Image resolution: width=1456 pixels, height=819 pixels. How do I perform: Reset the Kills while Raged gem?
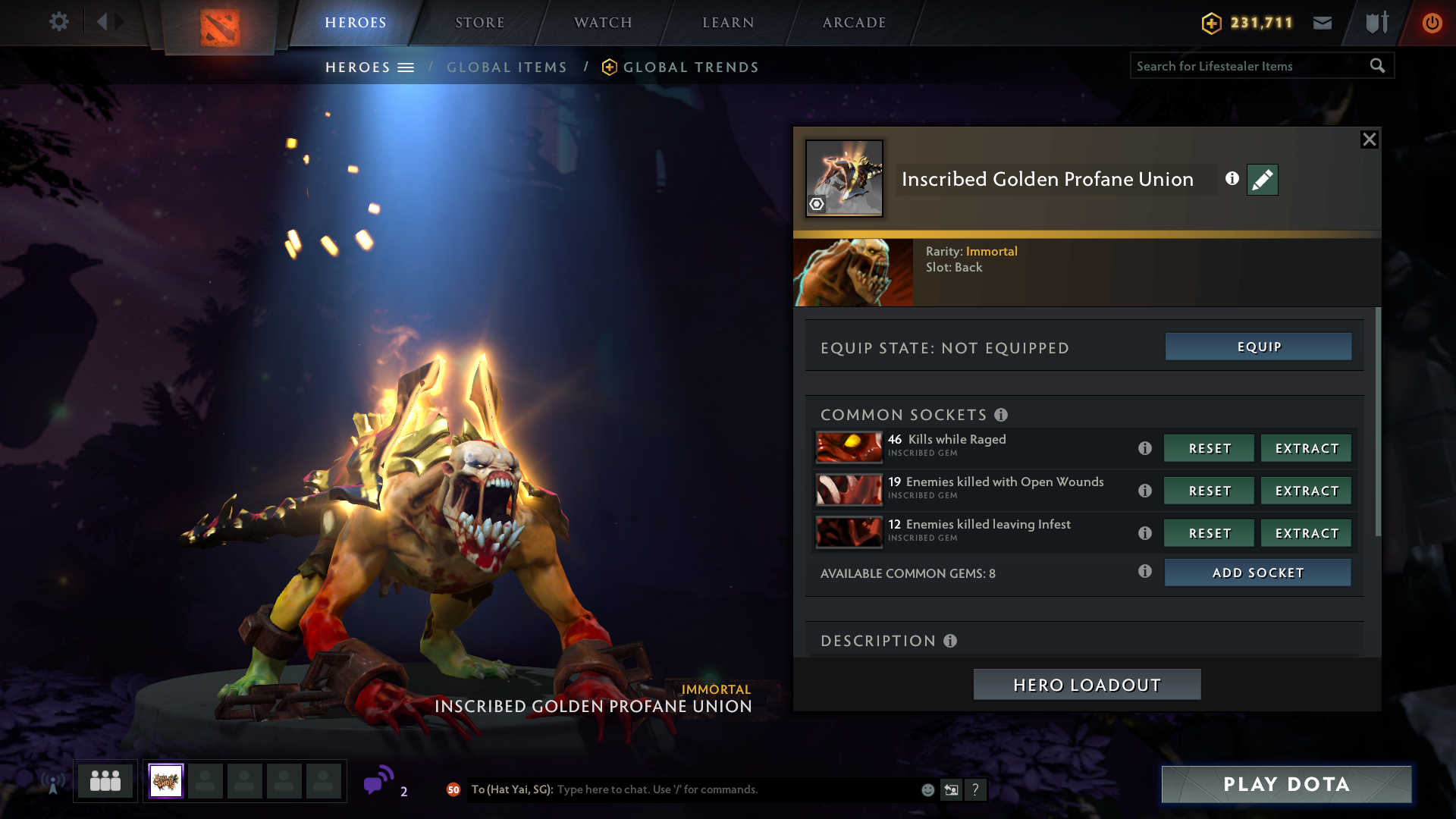[x=1209, y=448]
